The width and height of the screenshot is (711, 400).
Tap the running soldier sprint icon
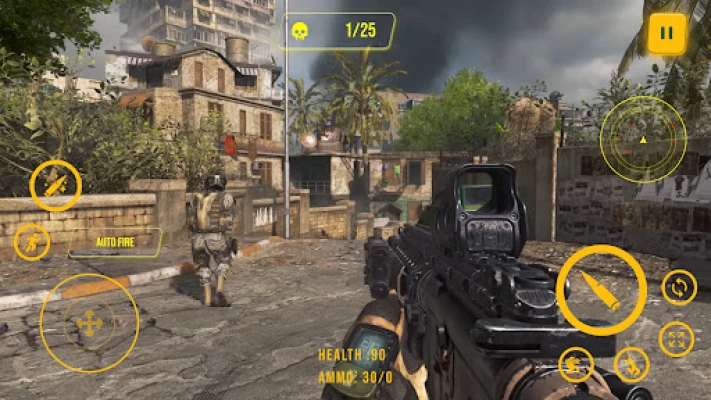tap(32, 242)
